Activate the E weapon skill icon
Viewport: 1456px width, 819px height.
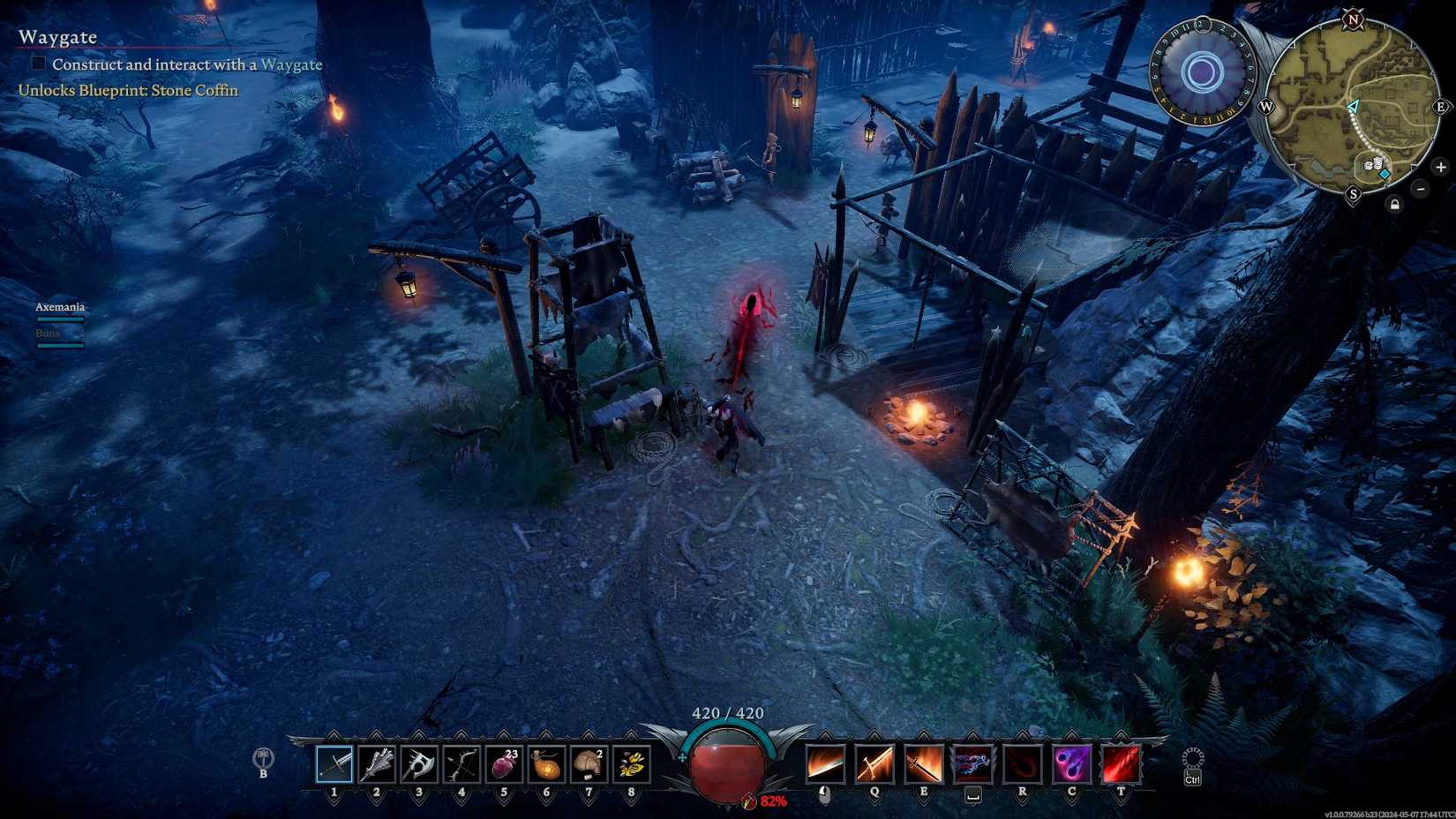922,763
